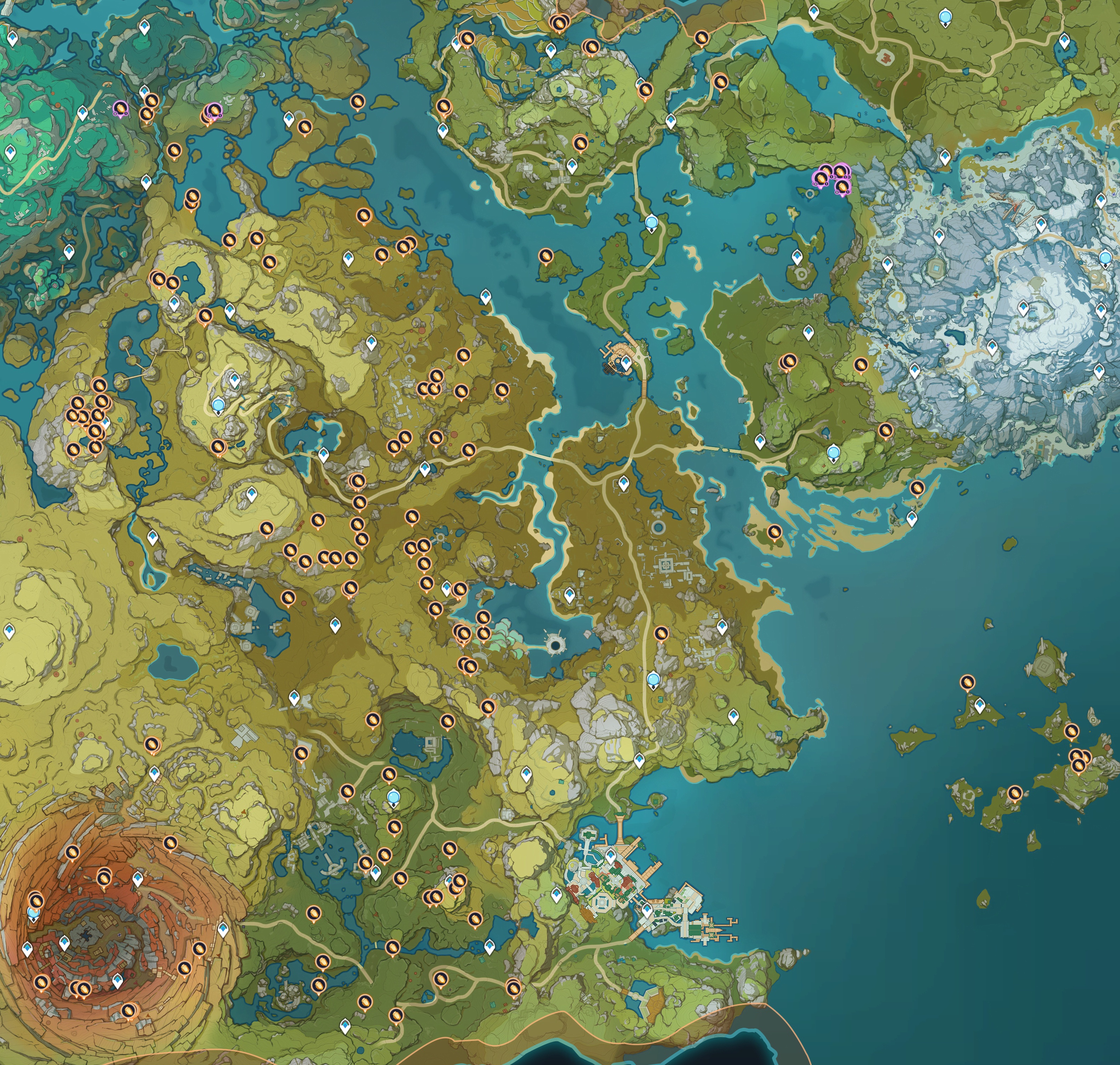Select the teleport waypoint on the lakeside inn pier

[x=626, y=362]
